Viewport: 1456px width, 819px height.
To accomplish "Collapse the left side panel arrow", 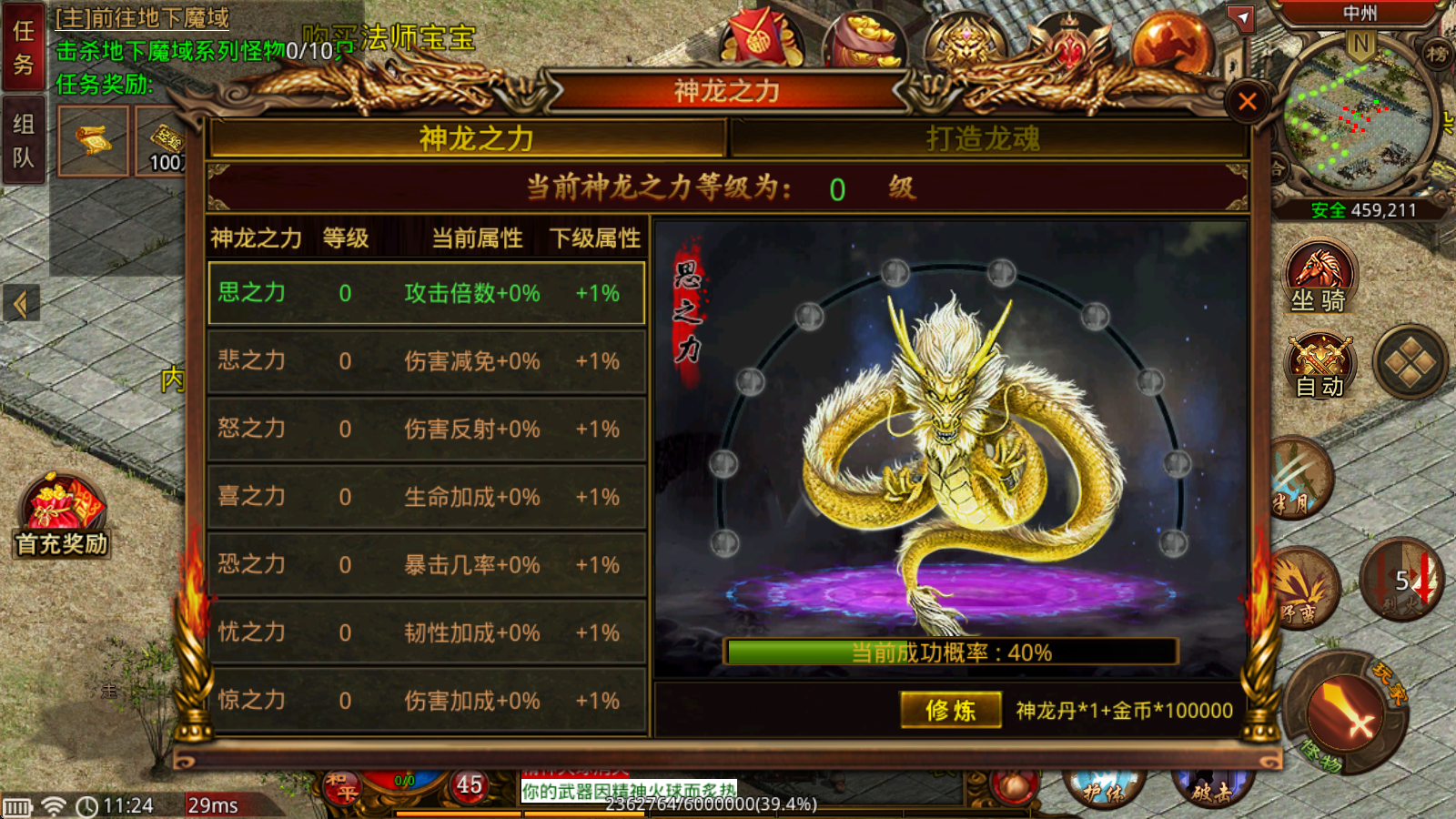I will pyautogui.click(x=21, y=304).
